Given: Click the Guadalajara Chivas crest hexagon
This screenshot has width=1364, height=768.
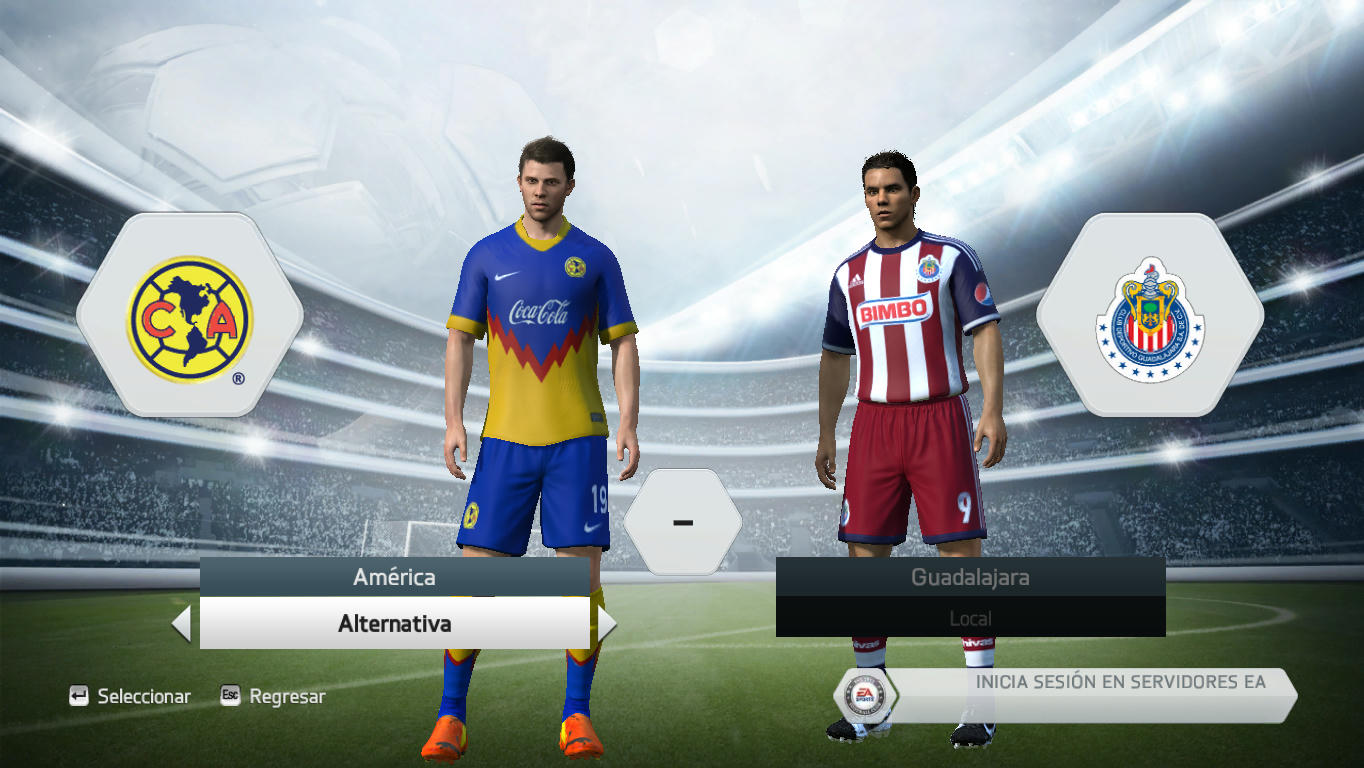Looking at the screenshot, I should coord(1150,316).
